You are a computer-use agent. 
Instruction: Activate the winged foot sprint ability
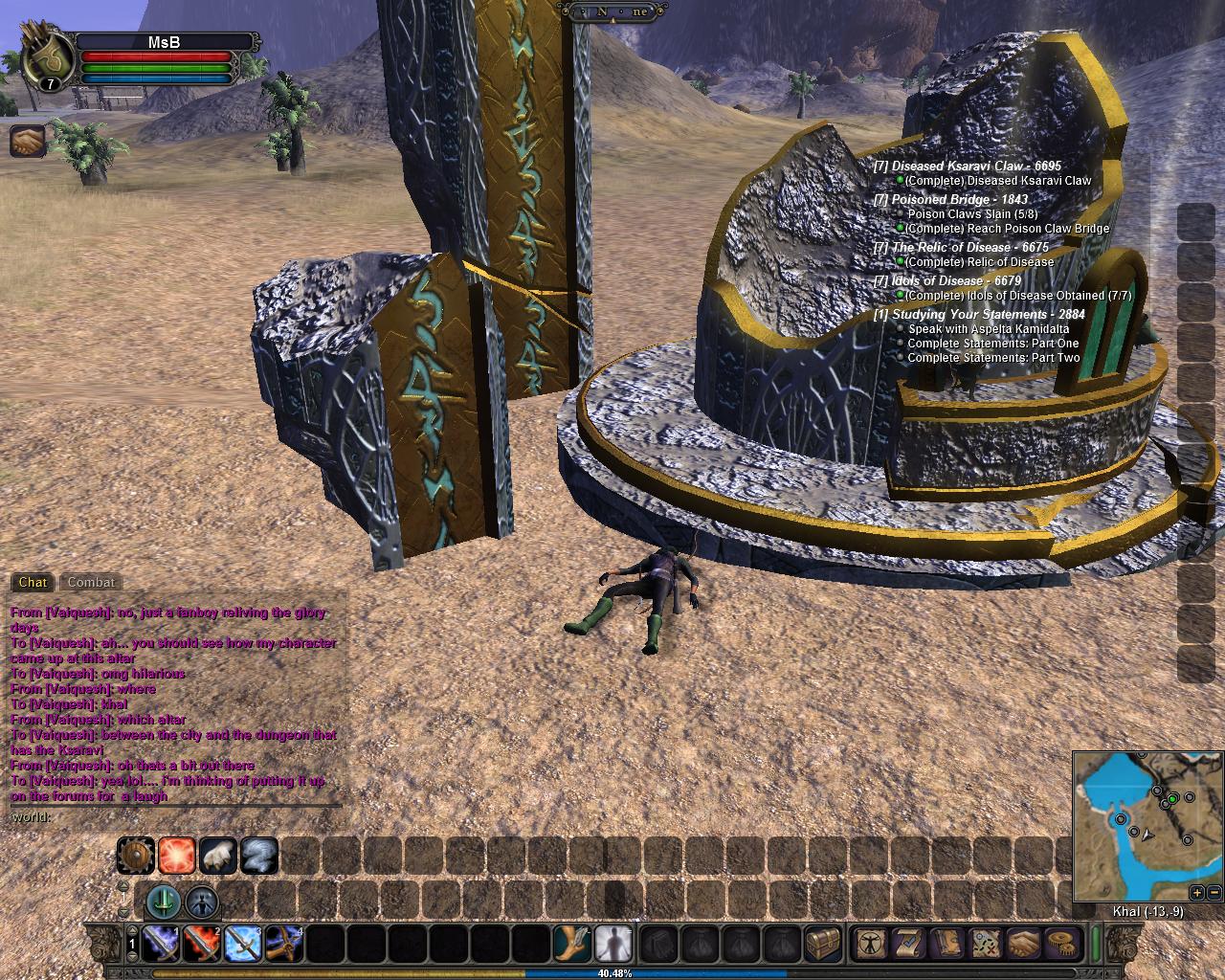click(x=571, y=944)
